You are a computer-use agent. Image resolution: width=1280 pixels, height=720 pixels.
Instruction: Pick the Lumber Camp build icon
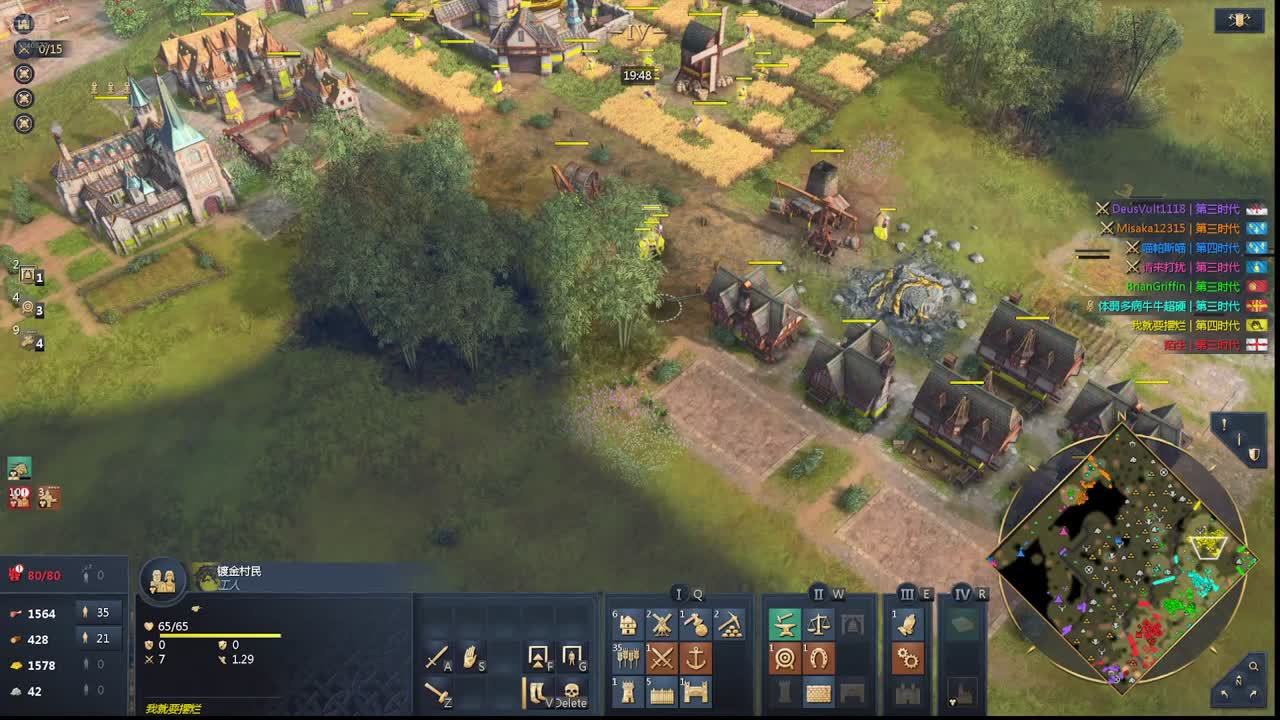tap(695, 625)
